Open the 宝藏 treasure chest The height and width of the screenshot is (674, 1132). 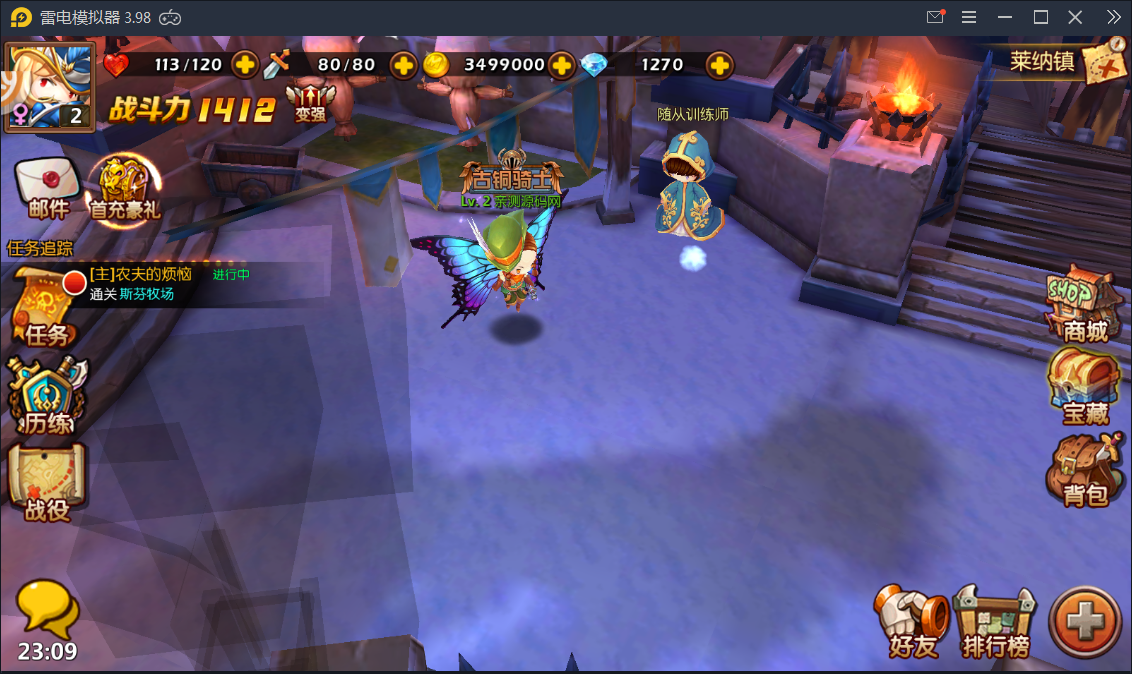click(x=1084, y=388)
